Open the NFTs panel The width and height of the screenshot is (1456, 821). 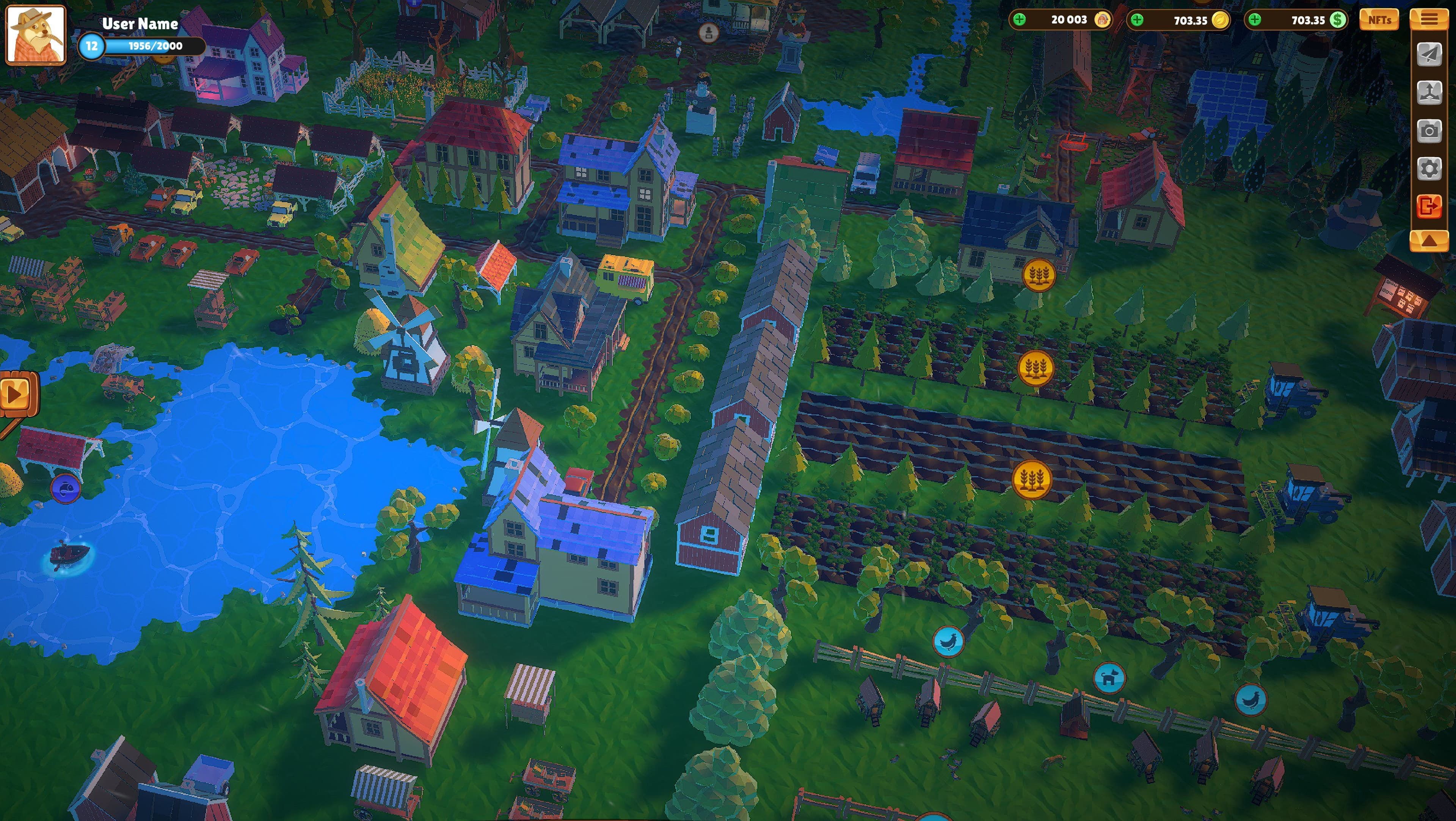(1380, 20)
